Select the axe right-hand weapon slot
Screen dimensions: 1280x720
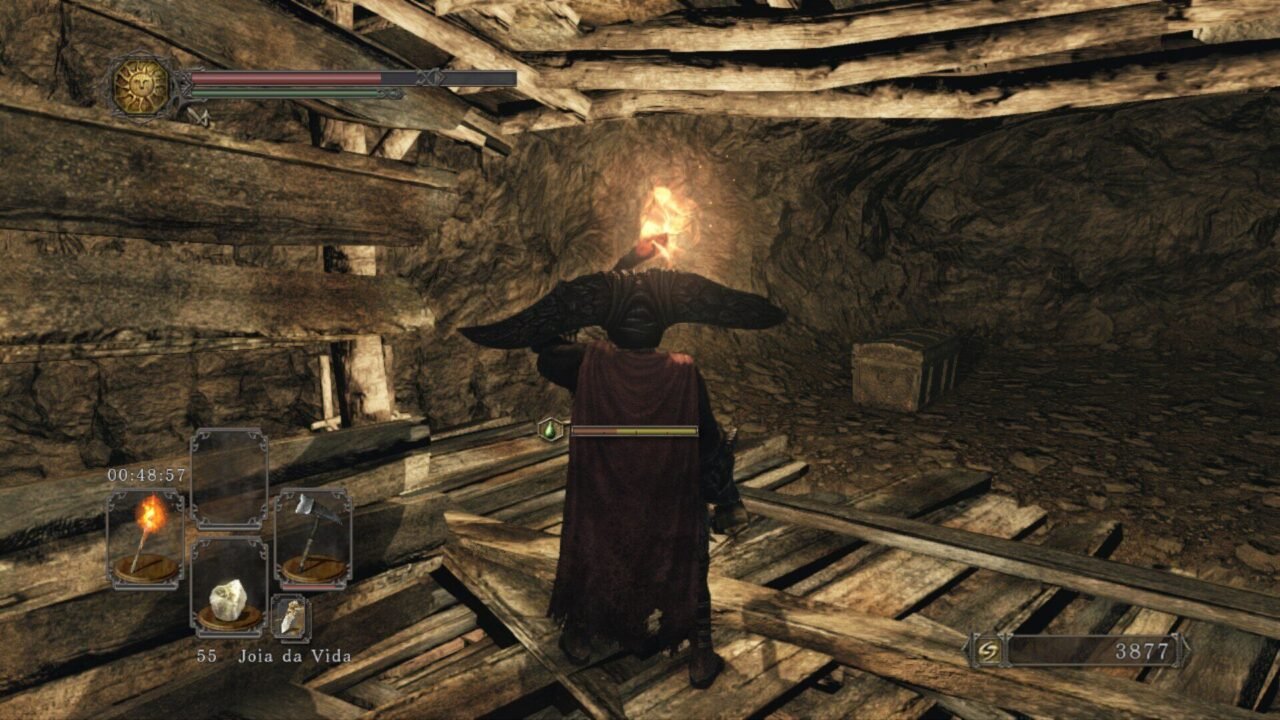click(312, 537)
